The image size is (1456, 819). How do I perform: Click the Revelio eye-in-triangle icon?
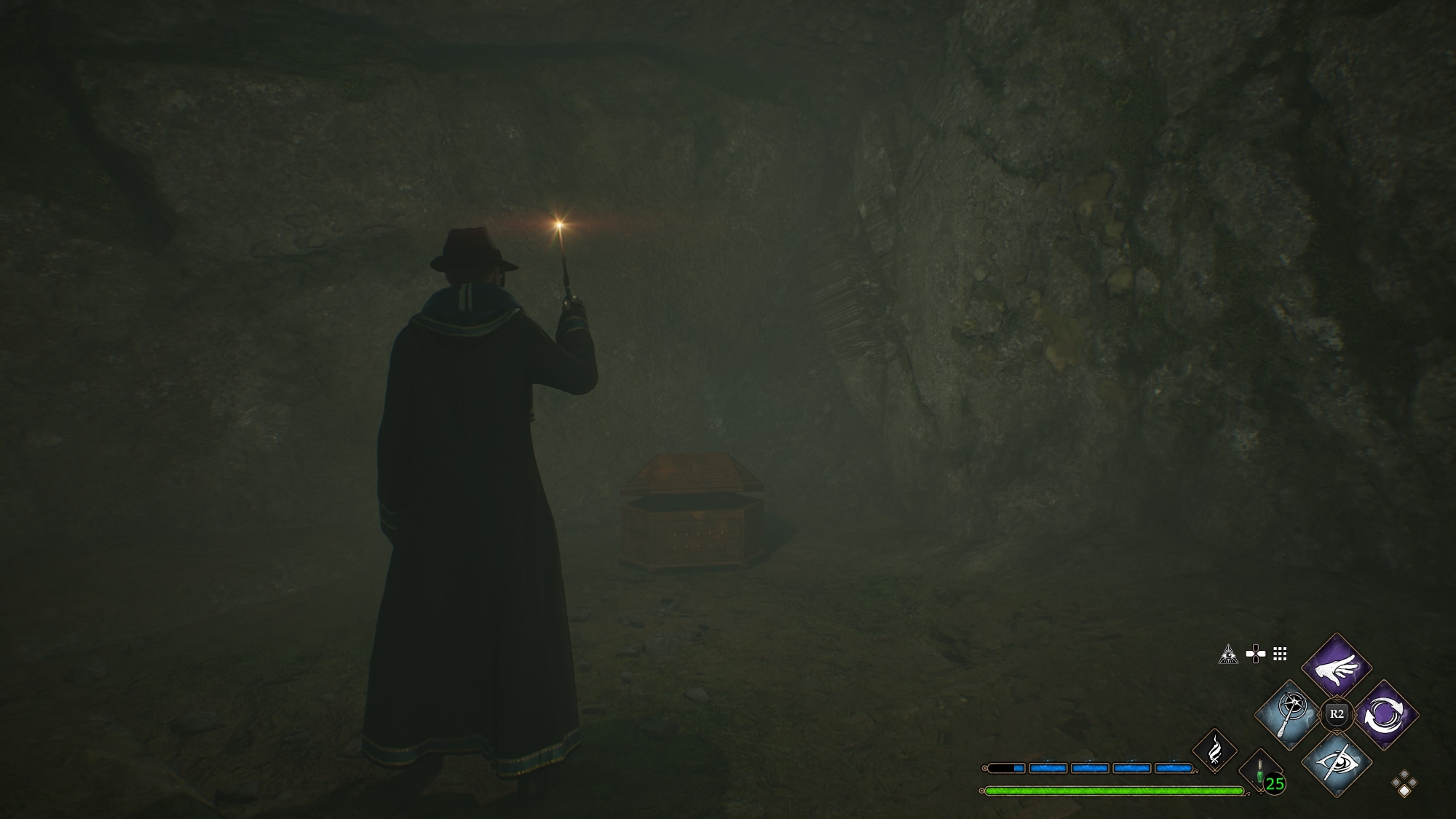pyautogui.click(x=1228, y=654)
